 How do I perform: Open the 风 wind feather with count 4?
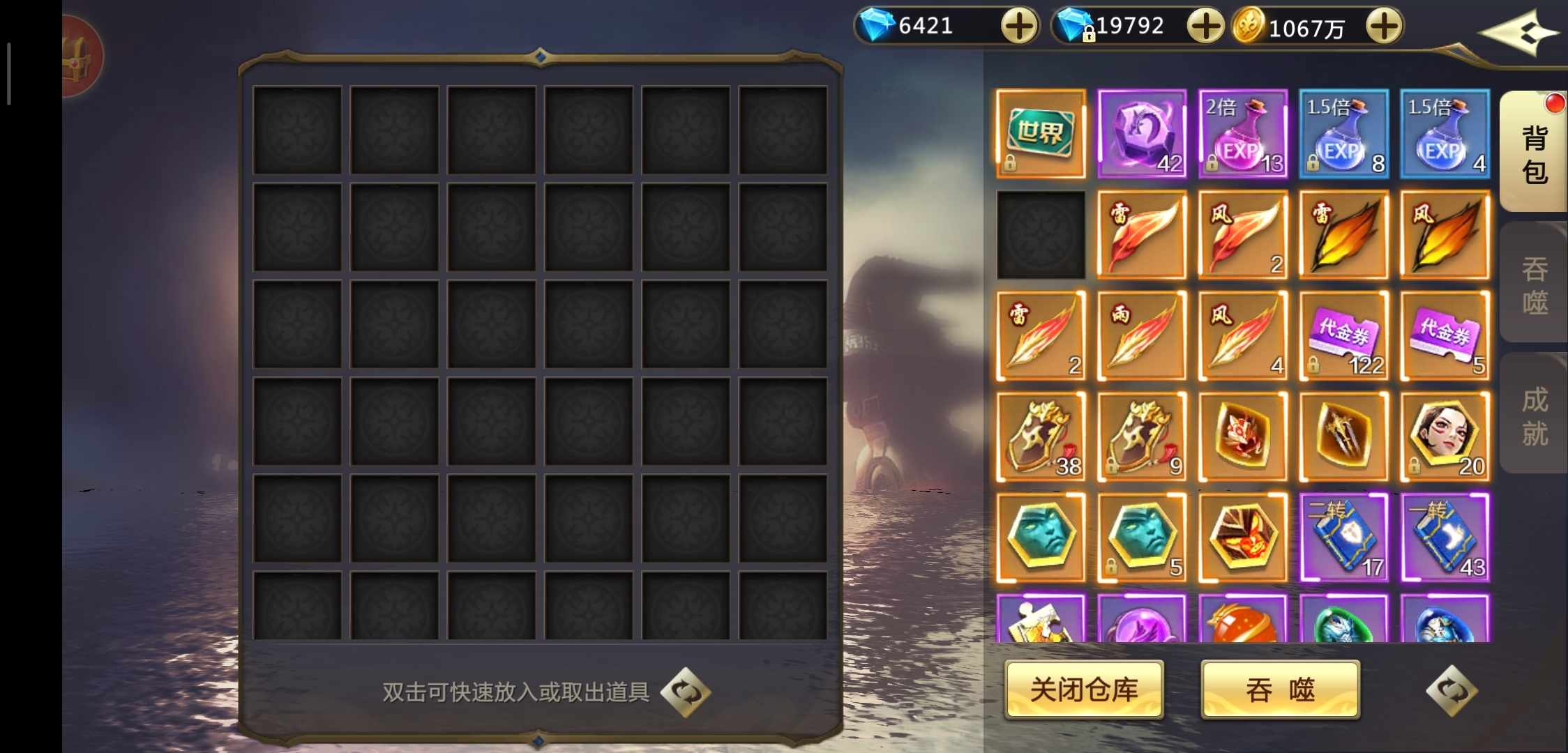tap(1243, 336)
